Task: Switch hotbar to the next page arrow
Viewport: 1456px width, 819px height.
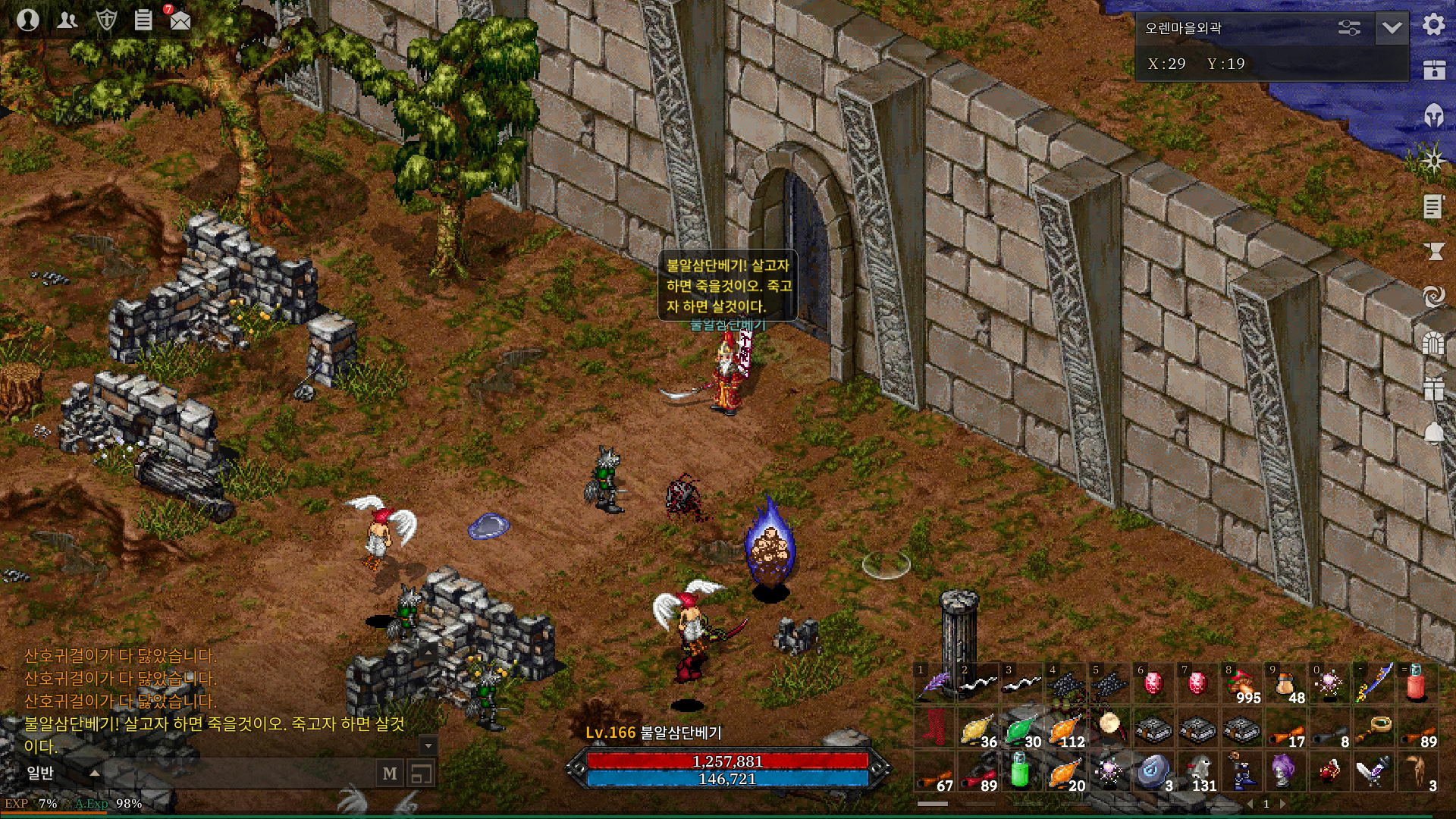Action: tap(1283, 804)
